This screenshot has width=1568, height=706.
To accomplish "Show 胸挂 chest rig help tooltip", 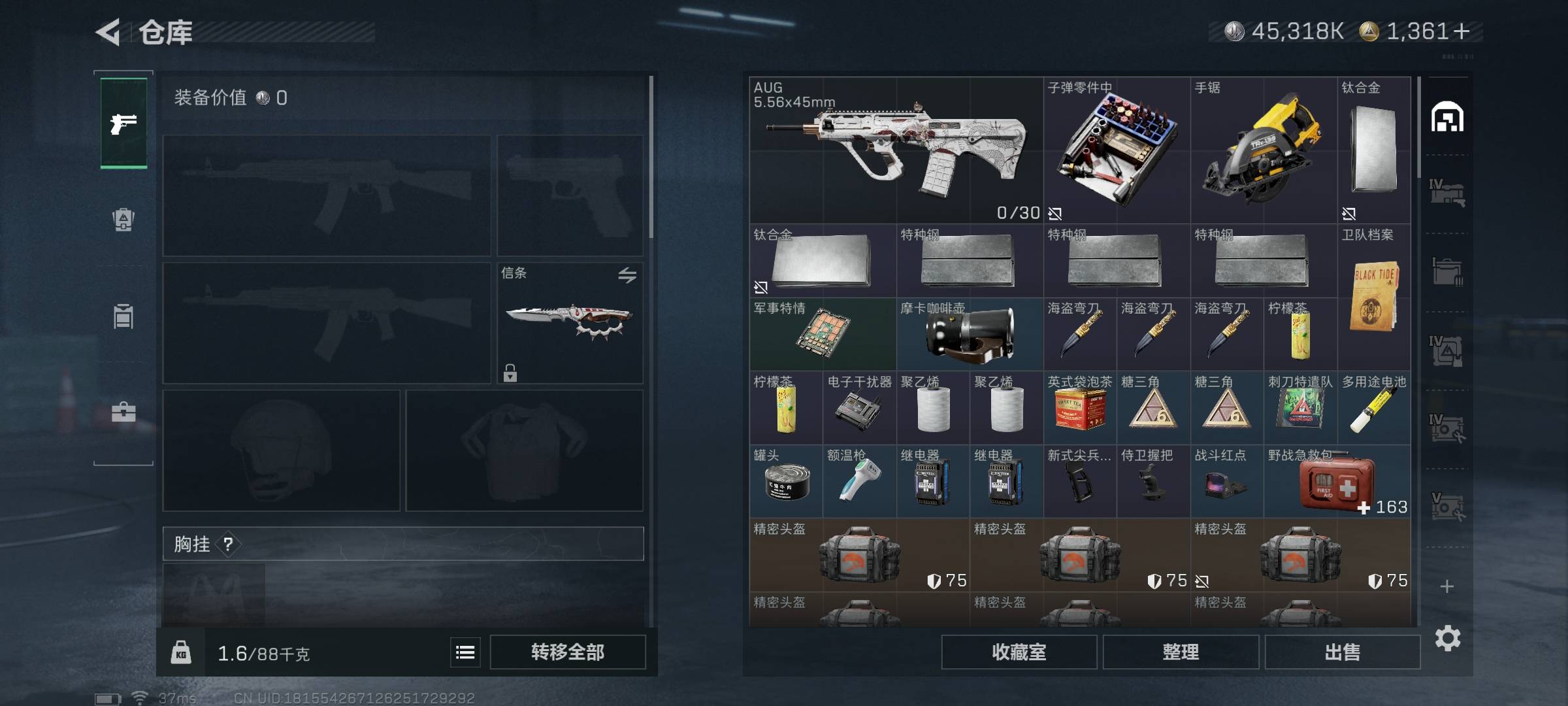I will point(228,544).
